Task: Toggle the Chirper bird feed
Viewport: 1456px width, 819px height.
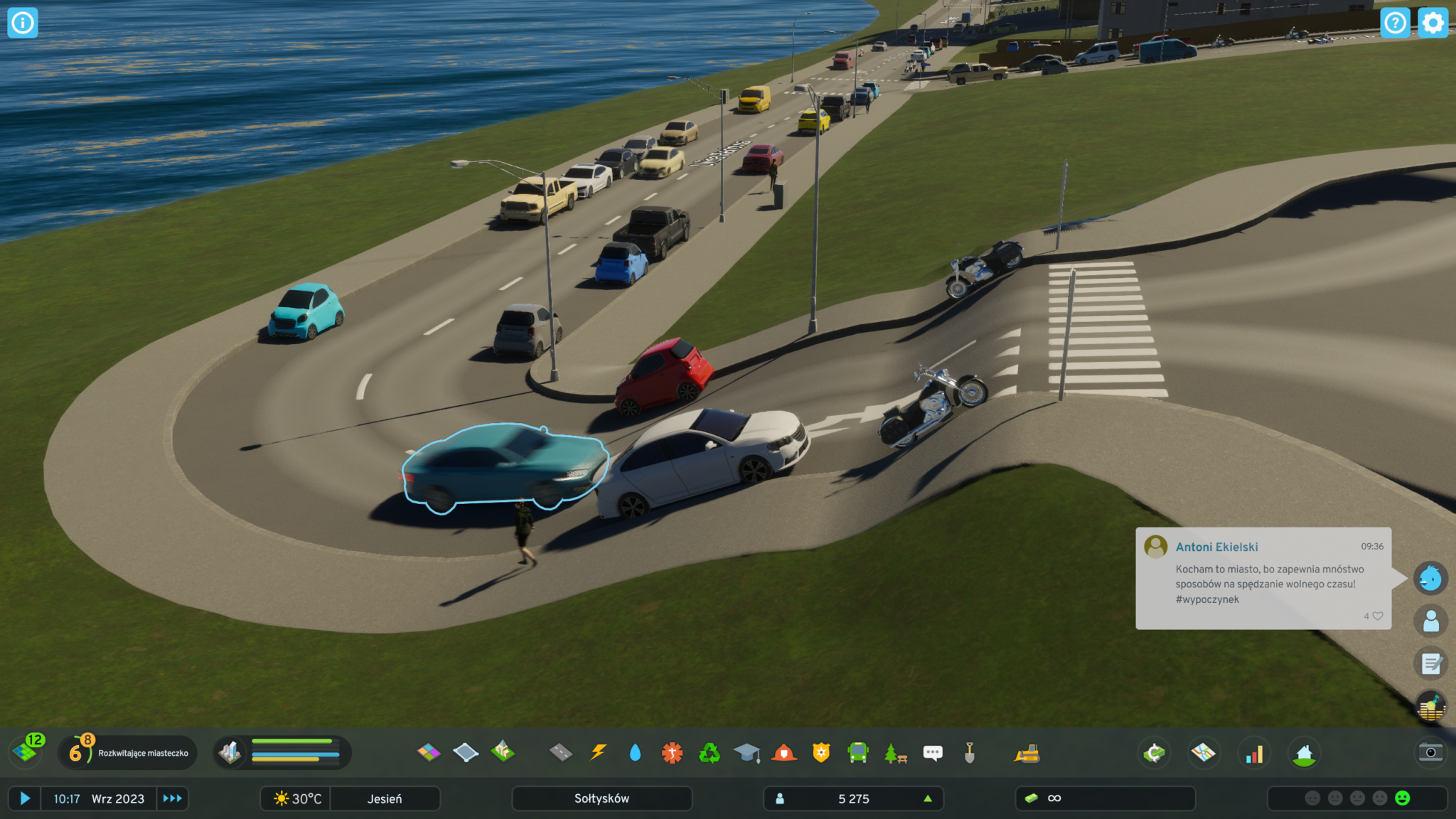Action: (1430, 578)
